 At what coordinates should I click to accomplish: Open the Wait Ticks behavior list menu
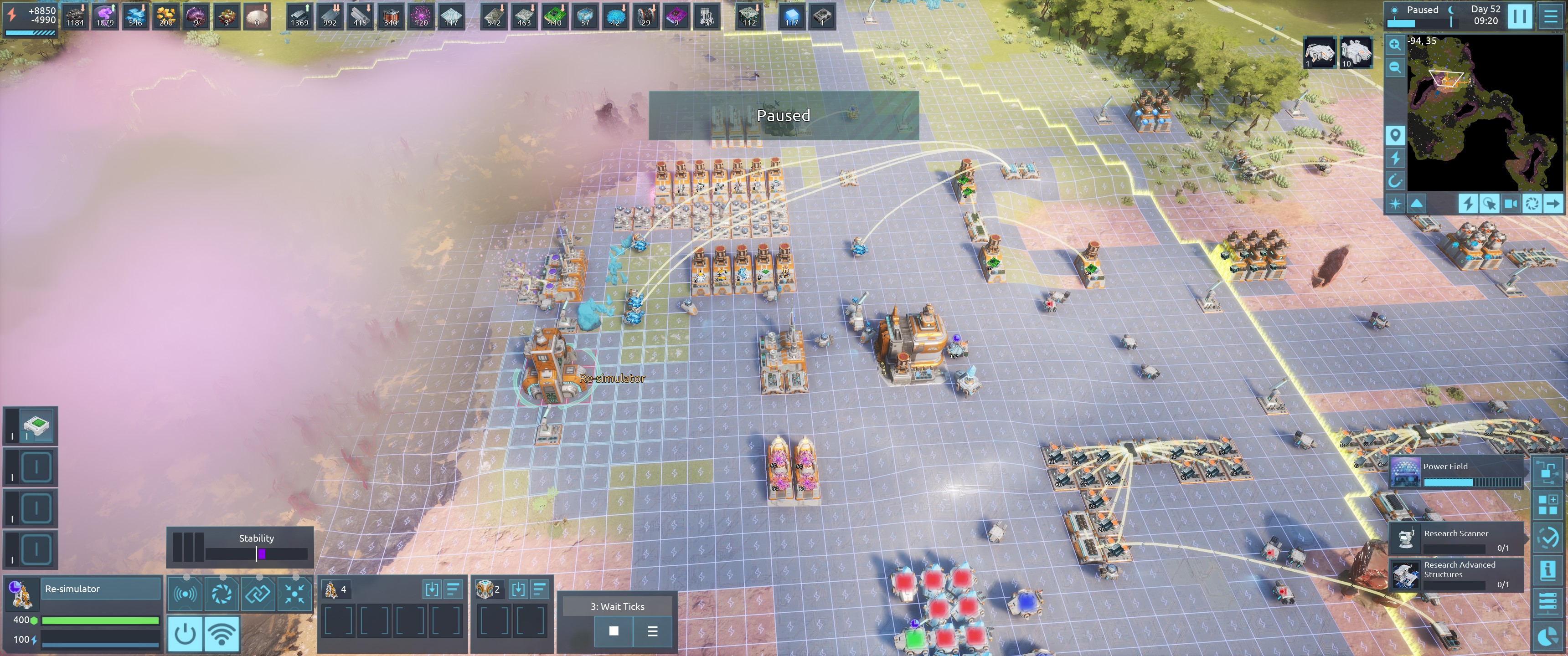click(x=652, y=631)
